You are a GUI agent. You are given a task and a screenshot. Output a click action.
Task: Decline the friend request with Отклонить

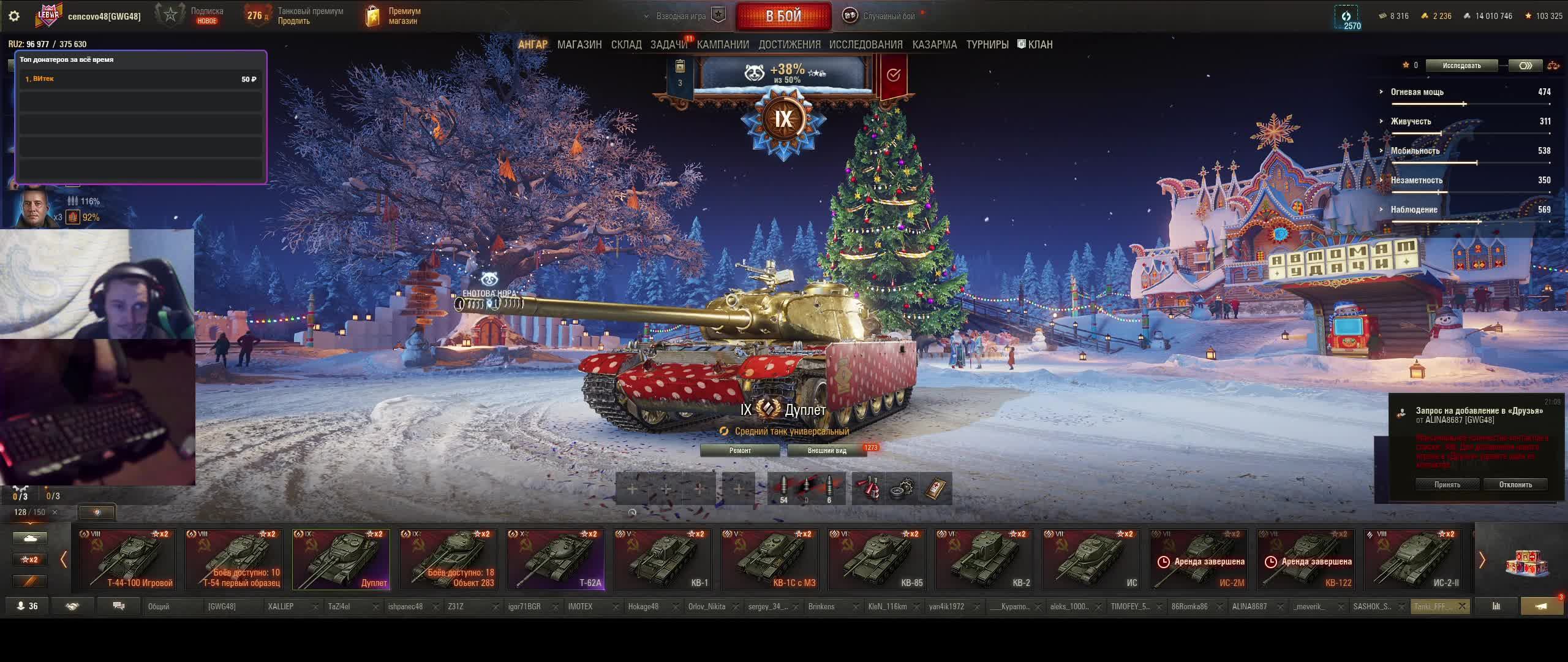[x=1515, y=484]
